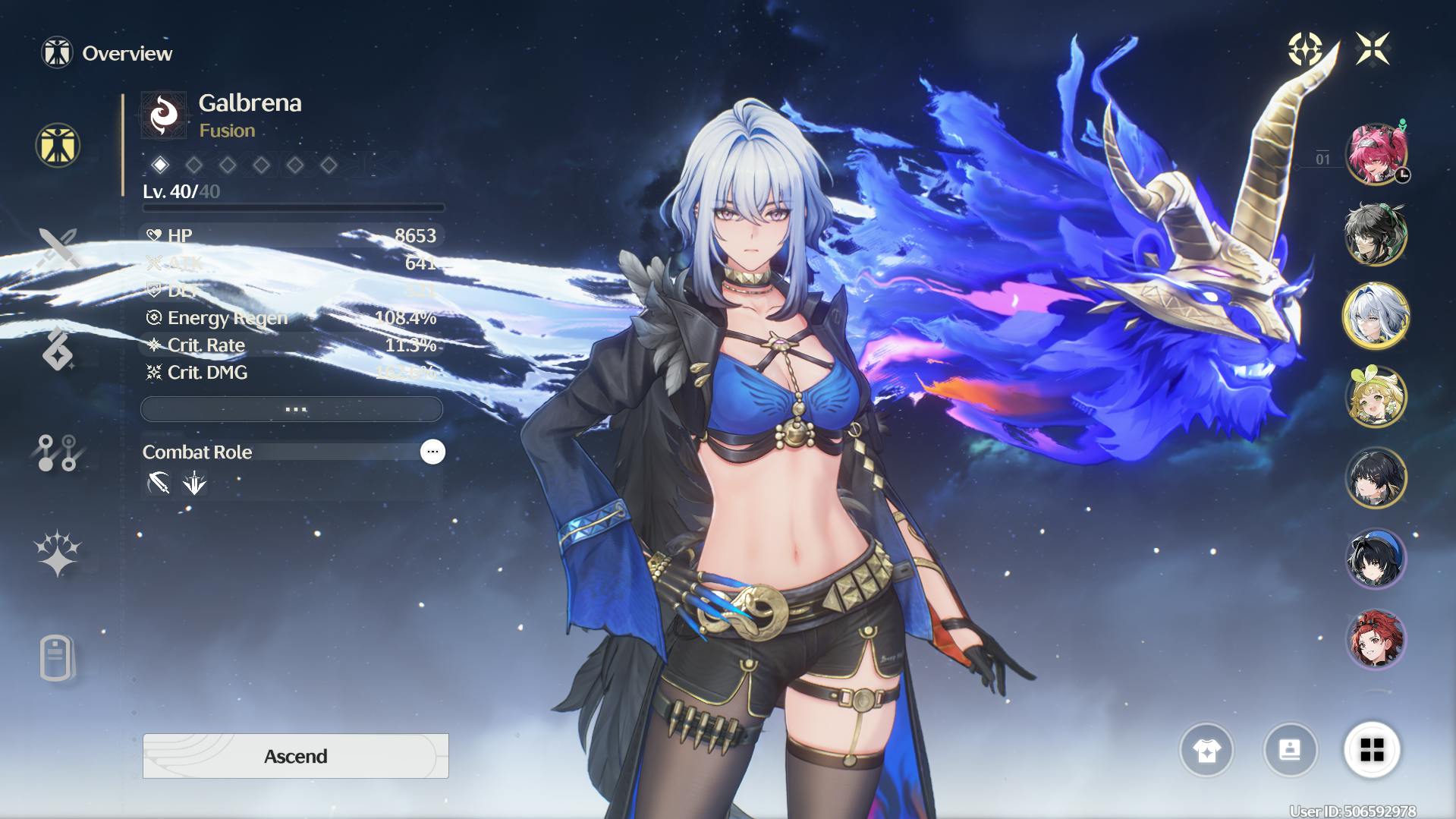The width and height of the screenshot is (1456, 819).
Task: Open the character card button
Action: click(x=1290, y=751)
